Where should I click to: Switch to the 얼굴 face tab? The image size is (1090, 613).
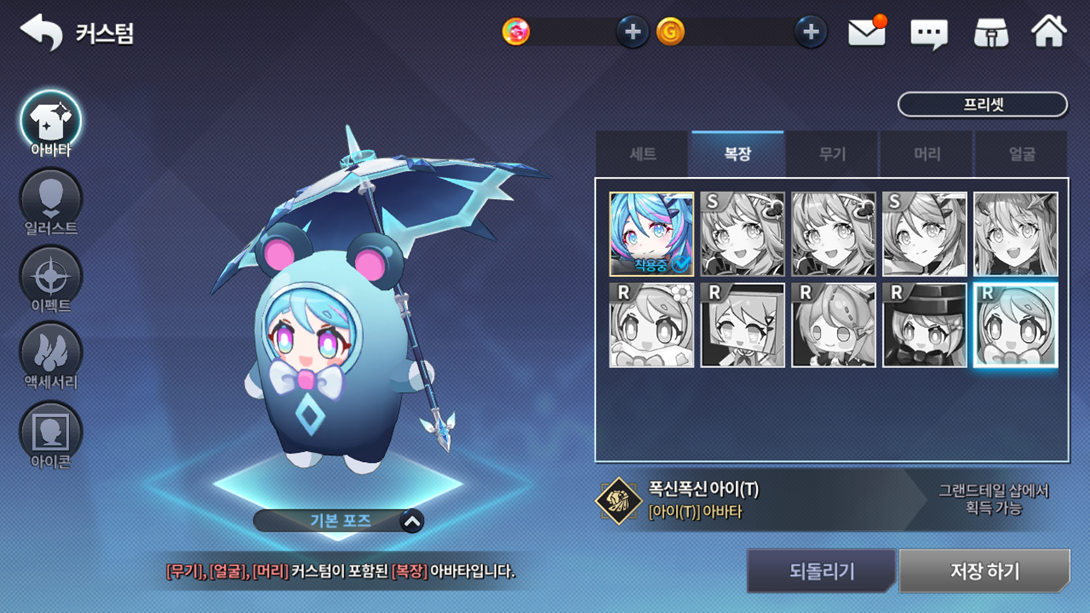tap(1021, 154)
